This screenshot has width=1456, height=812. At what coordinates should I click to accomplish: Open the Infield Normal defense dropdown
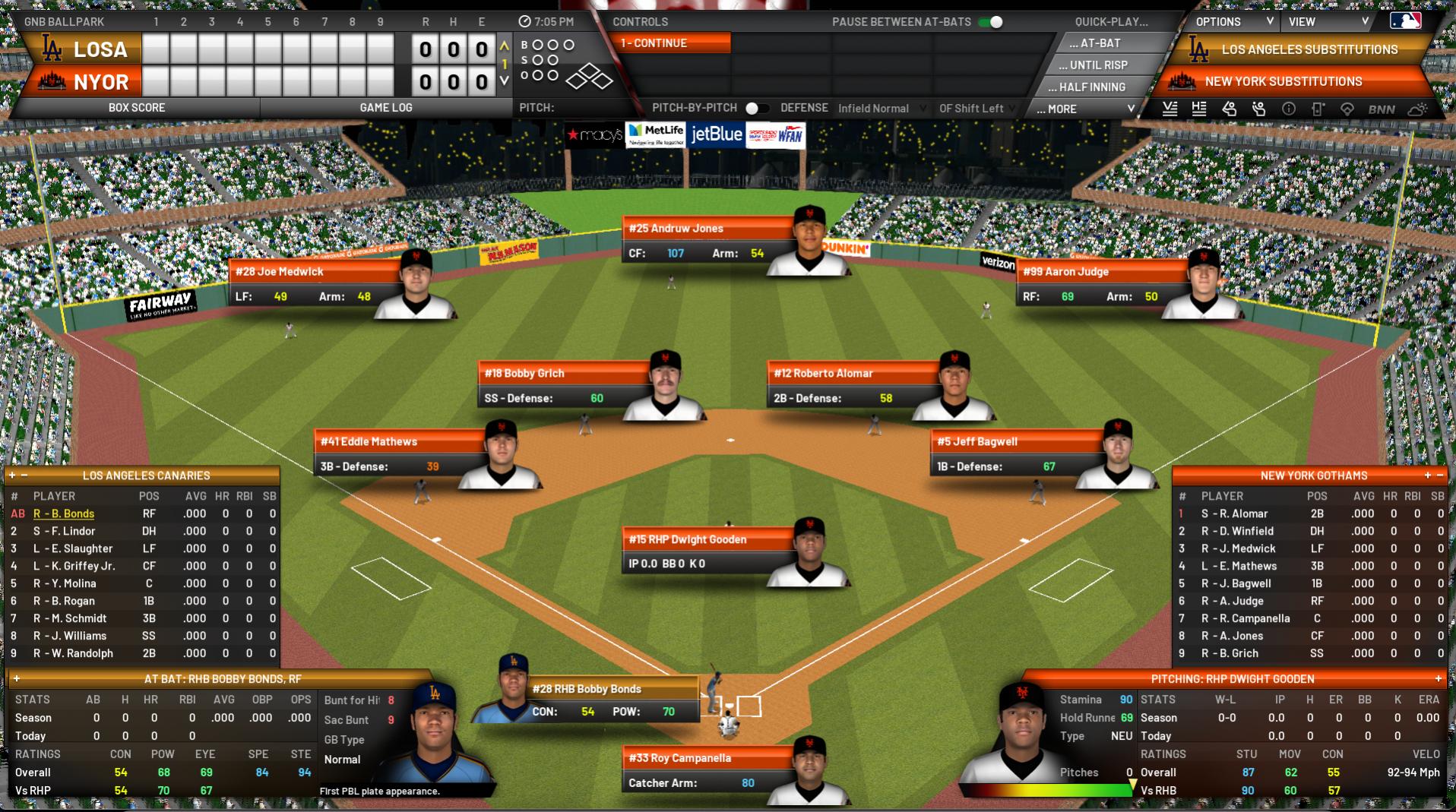(x=882, y=109)
